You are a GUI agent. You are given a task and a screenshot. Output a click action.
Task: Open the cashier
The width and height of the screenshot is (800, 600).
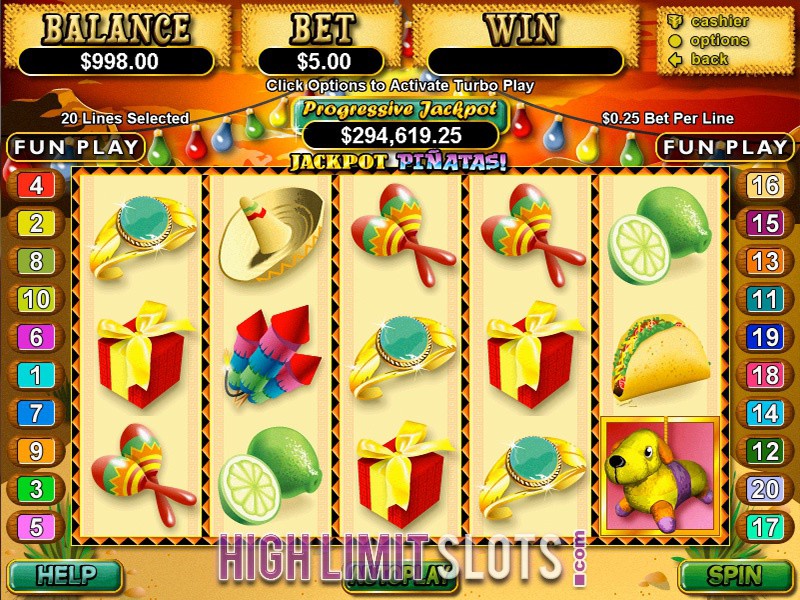pos(719,21)
